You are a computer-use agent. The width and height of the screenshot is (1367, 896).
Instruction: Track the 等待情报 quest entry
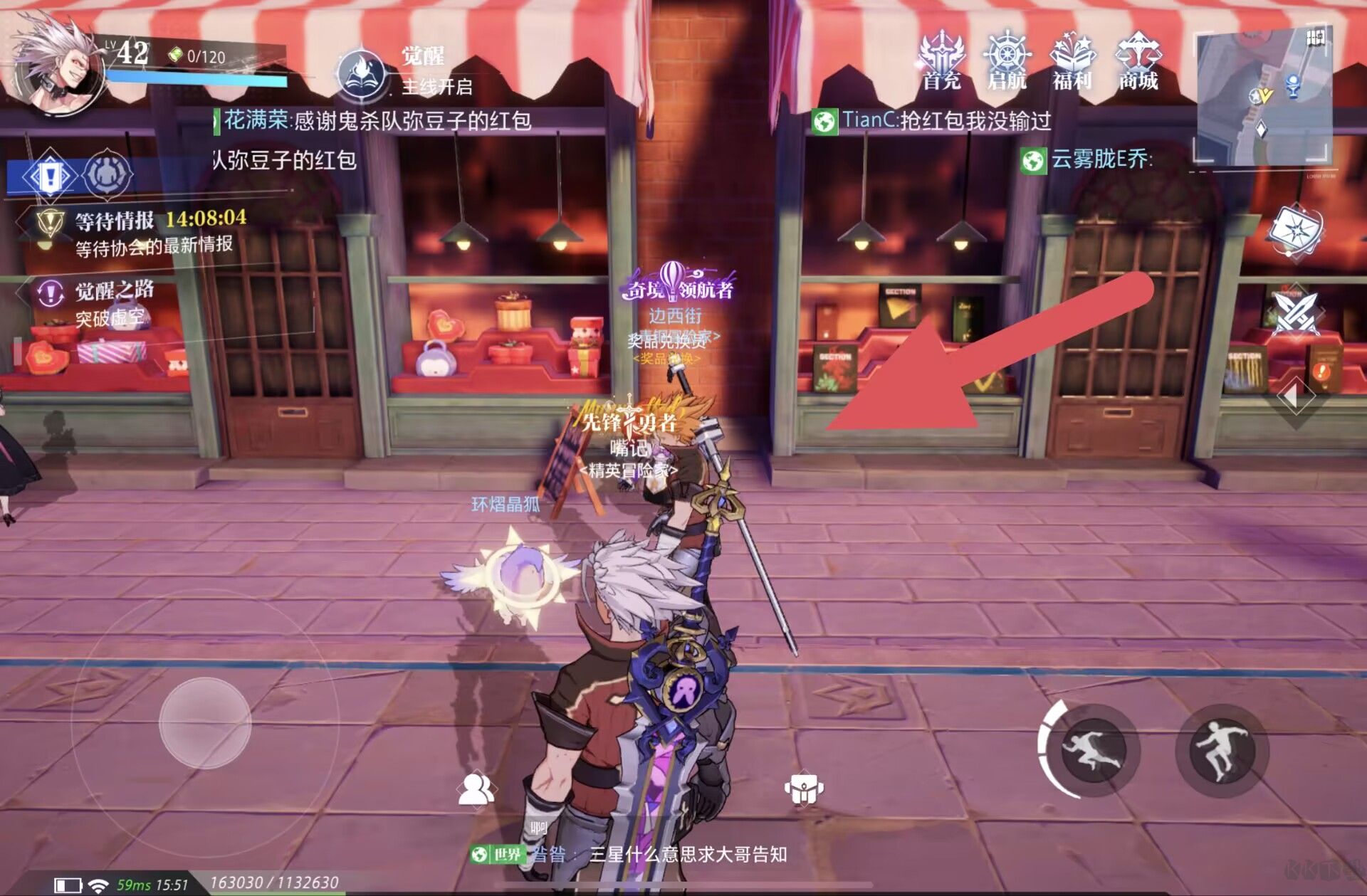point(142,232)
